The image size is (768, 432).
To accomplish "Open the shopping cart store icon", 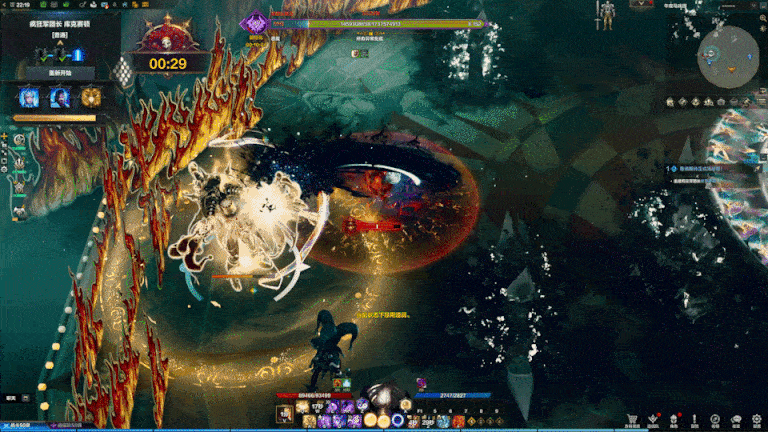I will pos(632,421).
